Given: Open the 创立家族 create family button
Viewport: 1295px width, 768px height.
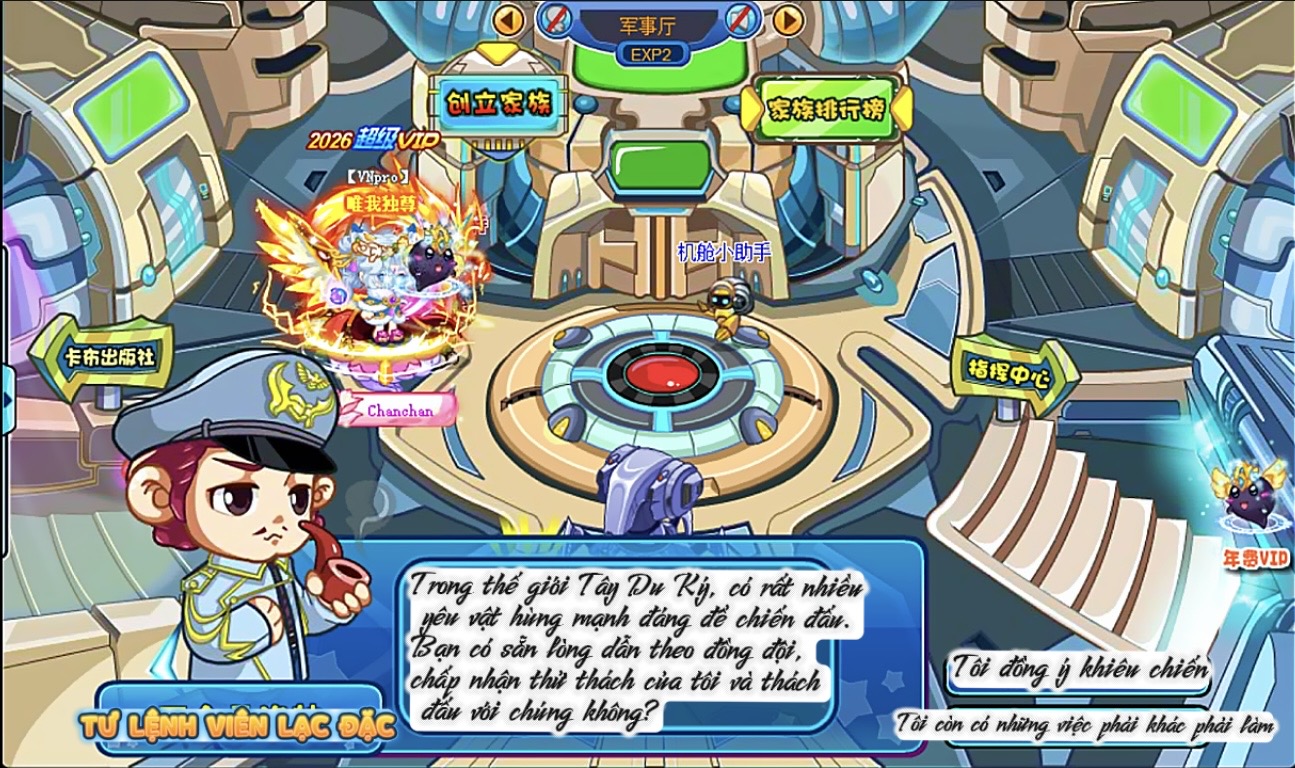Looking at the screenshot, I should (497, 103).
